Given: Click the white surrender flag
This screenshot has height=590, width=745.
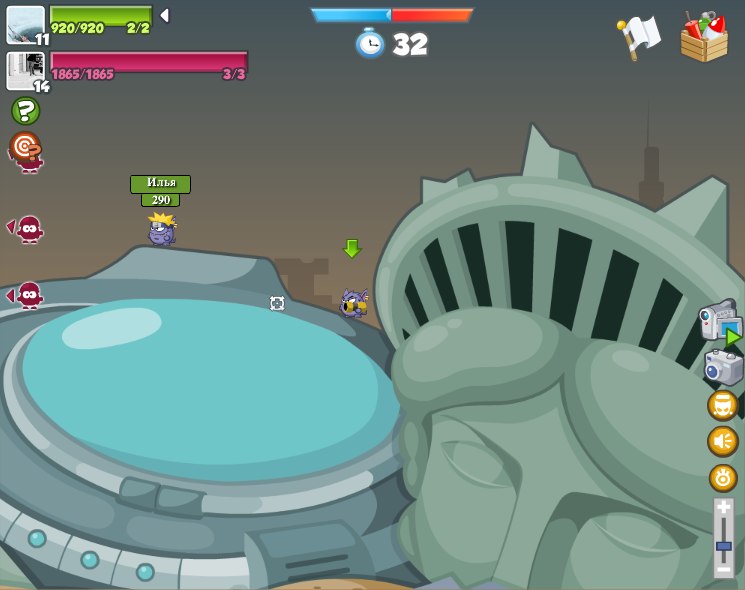Looking at the screenshot, I should coord(638,38).
